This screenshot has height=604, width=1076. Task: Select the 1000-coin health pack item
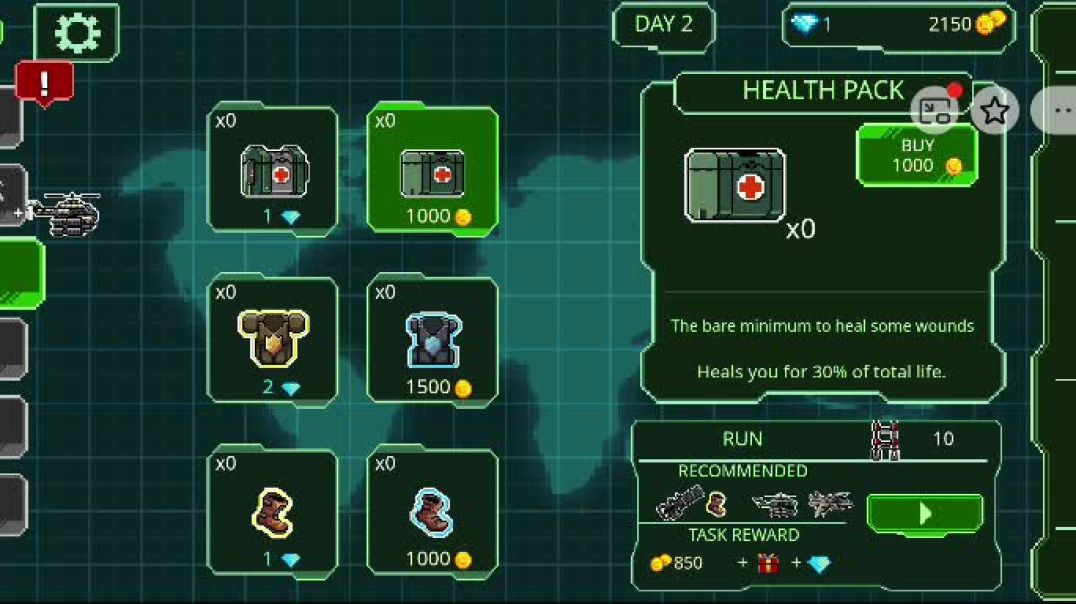pyautogui.click(x=432, y=171)
